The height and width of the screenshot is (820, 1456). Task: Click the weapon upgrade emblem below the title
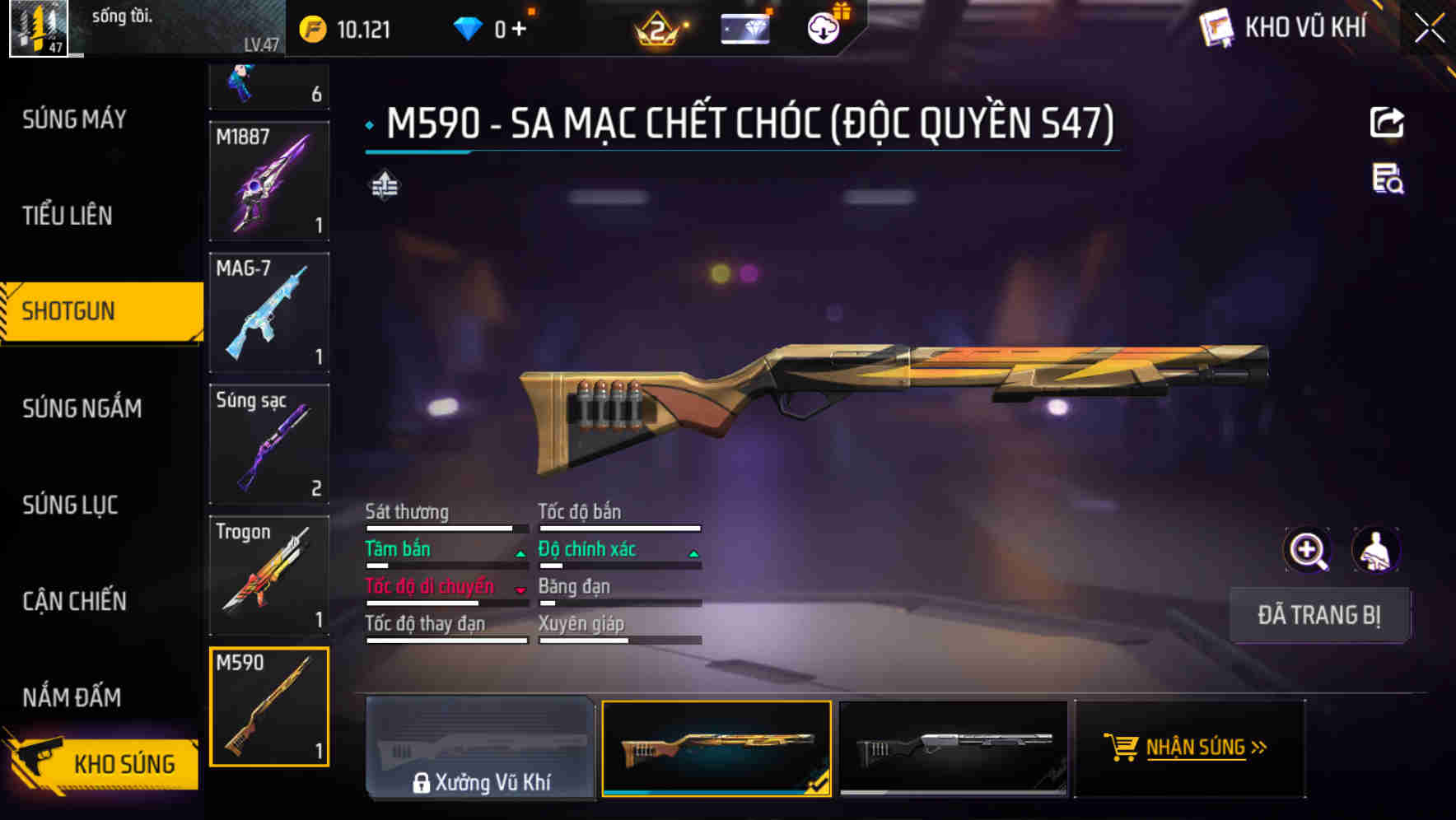(x=382, y=186)
